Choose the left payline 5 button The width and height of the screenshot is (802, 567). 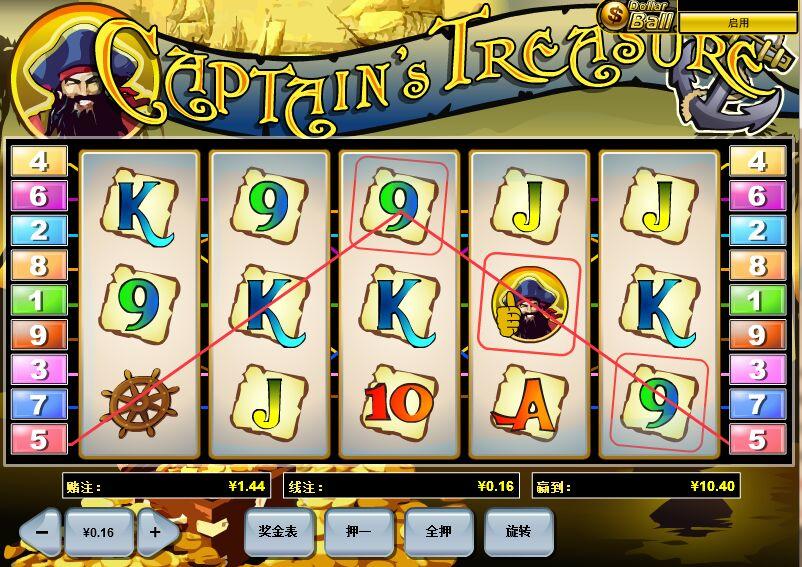pos(39,439)
